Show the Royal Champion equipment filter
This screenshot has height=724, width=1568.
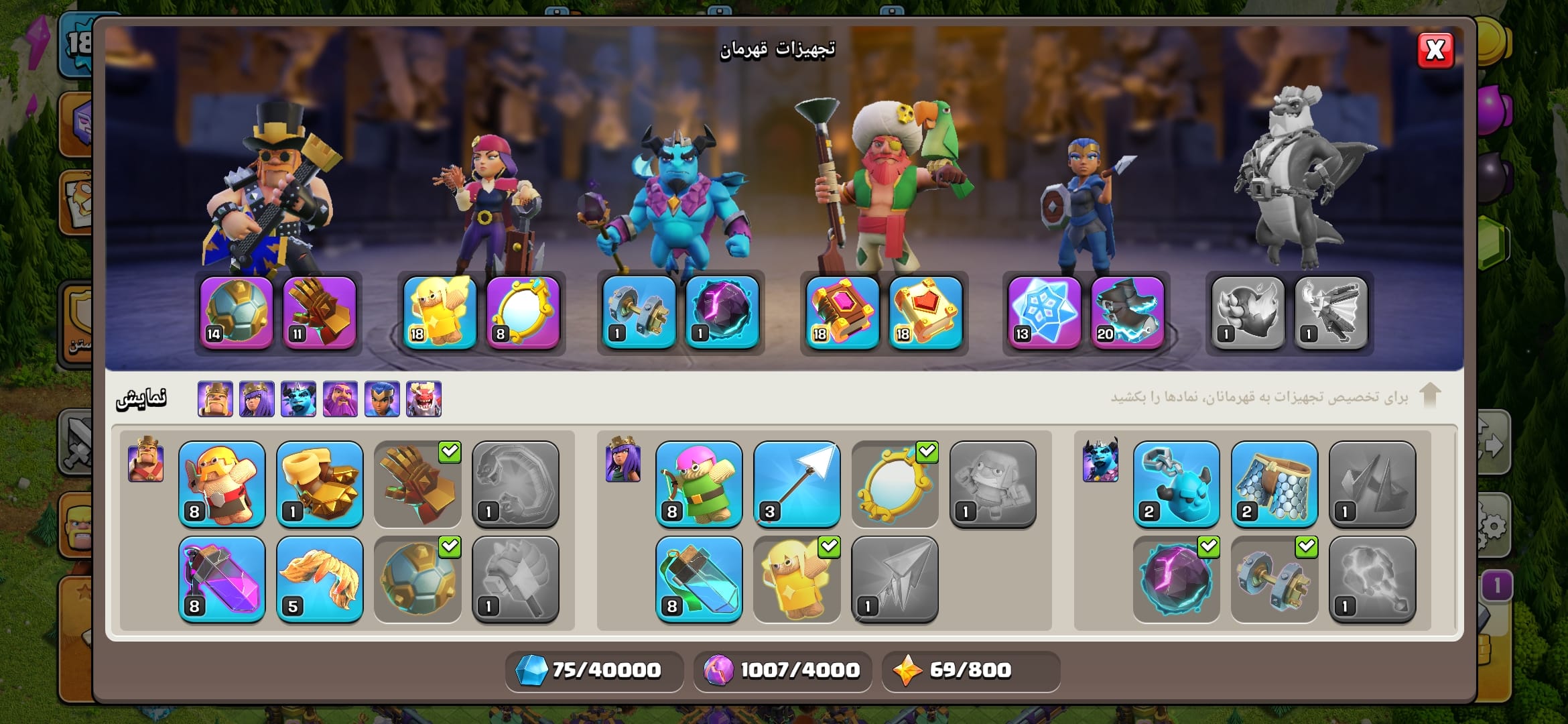[x=382, y=399]
